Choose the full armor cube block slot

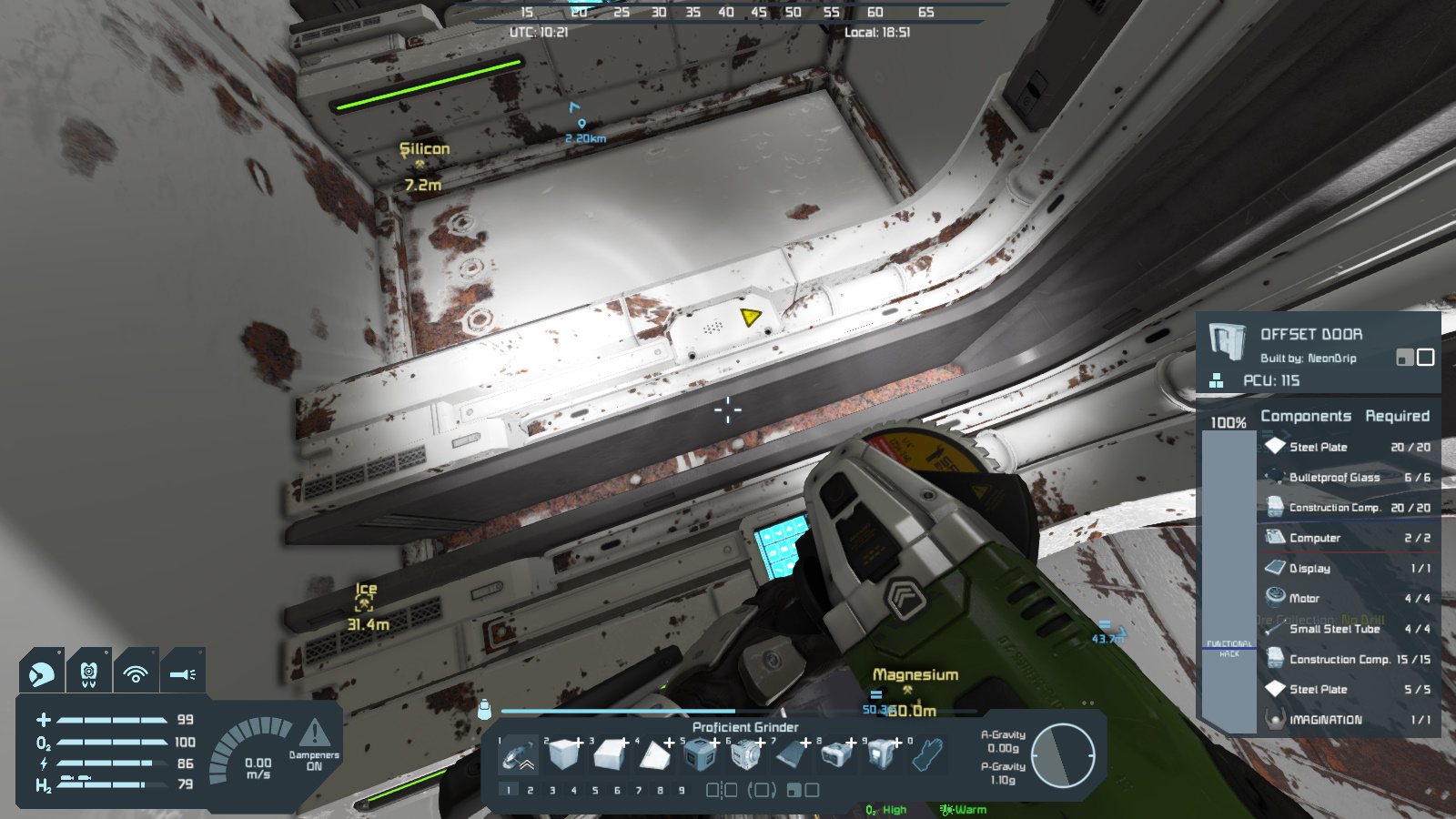[x=564, y=755]
